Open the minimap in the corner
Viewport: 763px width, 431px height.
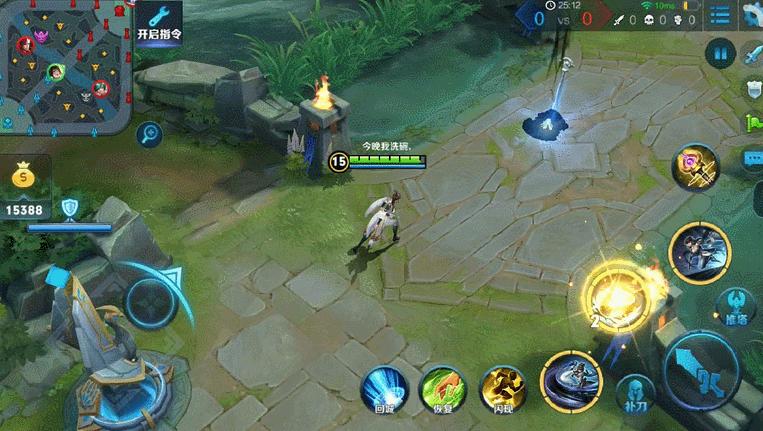(64, 66)
